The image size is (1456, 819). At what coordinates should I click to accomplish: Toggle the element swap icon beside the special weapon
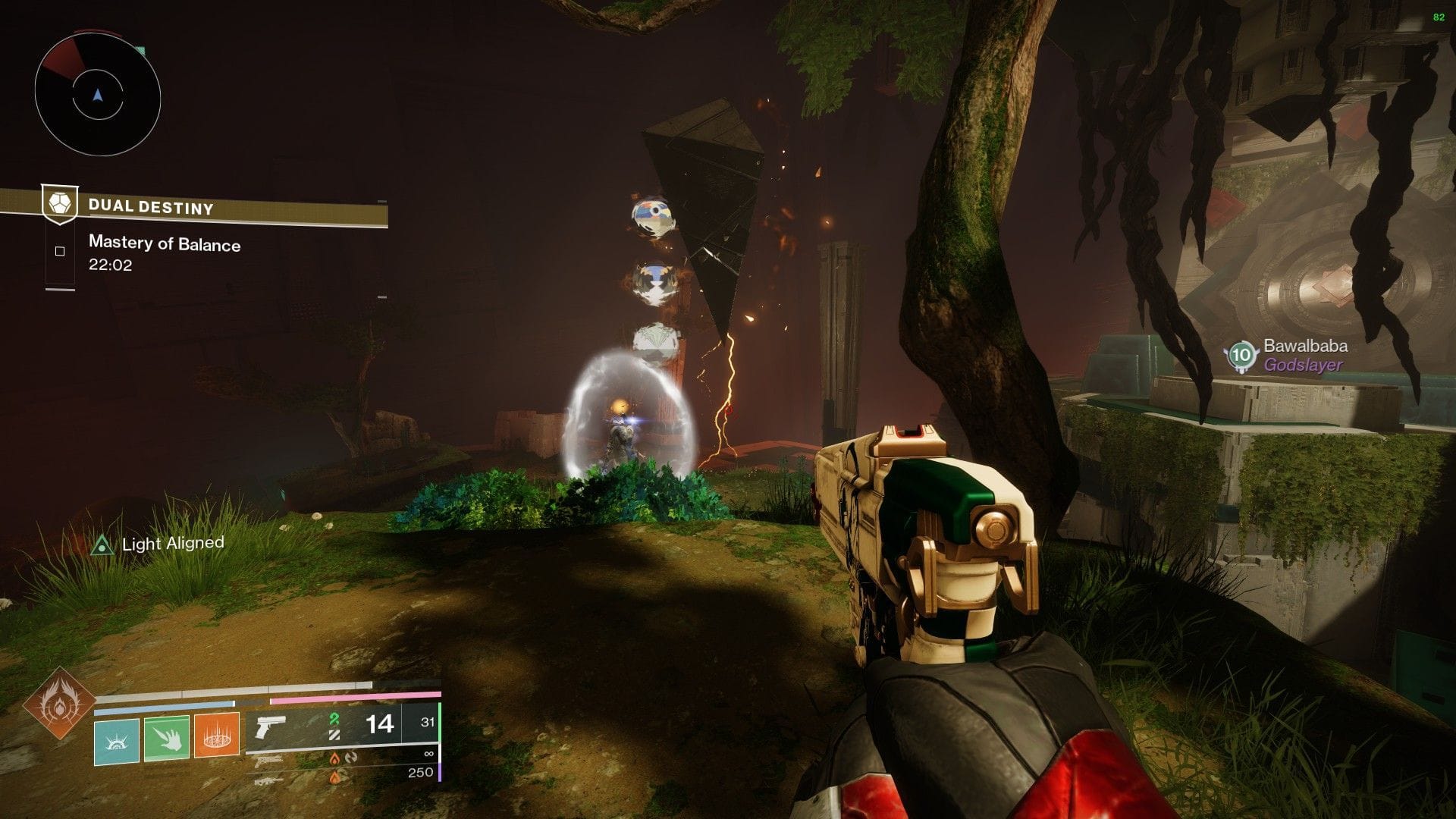[x=350, y=759]
